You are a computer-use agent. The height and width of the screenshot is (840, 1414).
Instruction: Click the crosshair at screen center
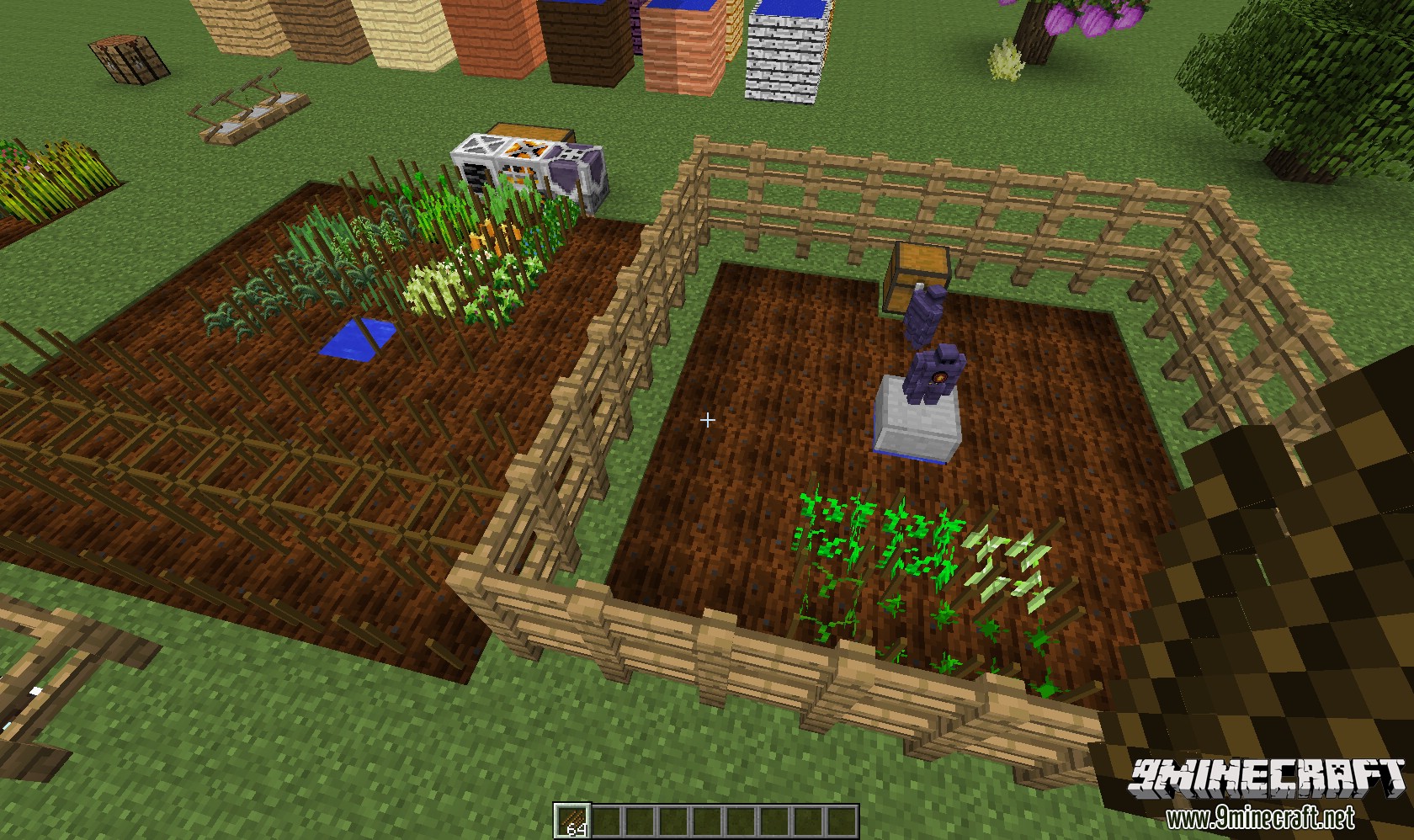pyautogui.click(x=708, y=418)
